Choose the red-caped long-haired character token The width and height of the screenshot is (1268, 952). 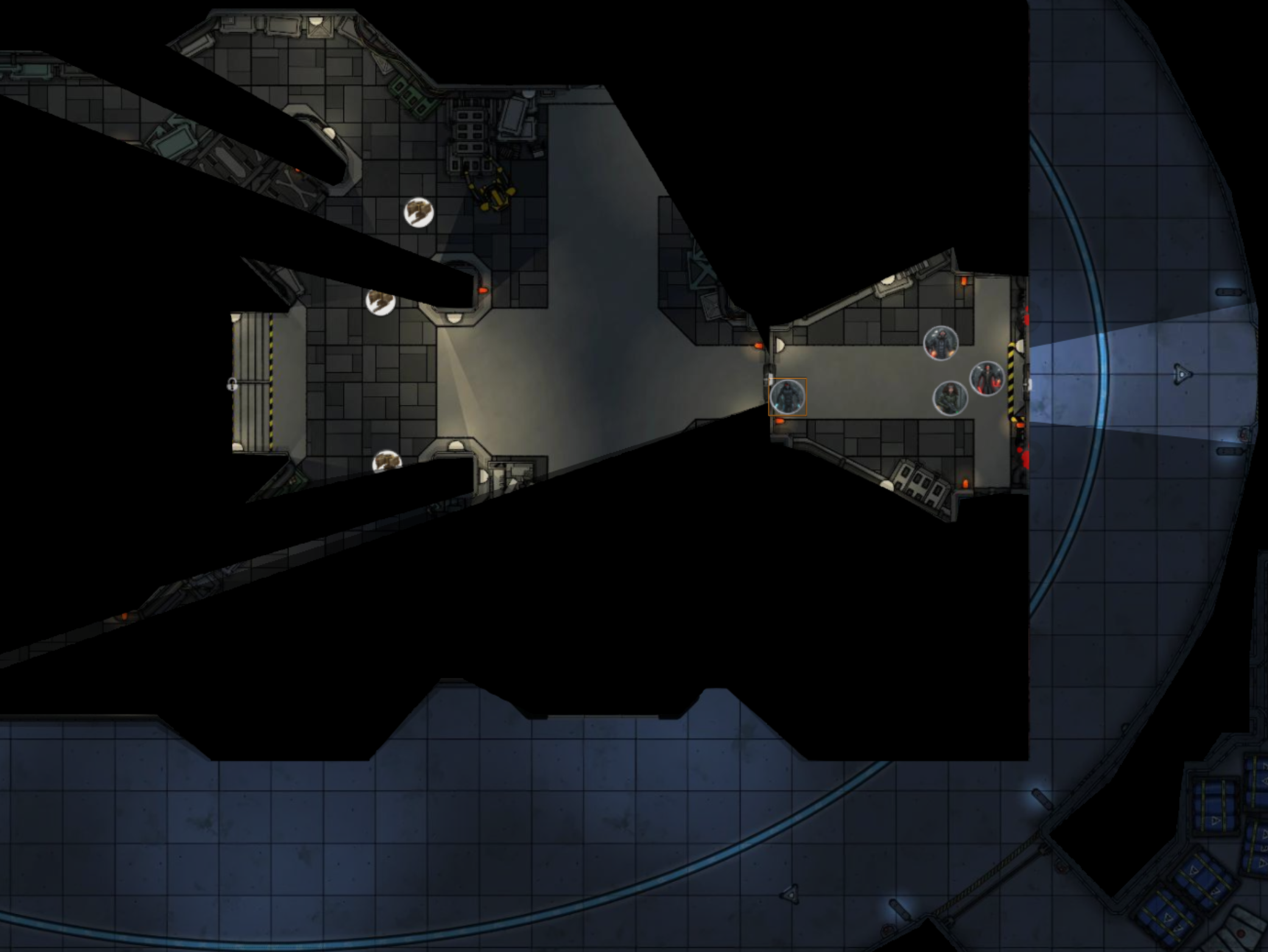pos(987,378)
